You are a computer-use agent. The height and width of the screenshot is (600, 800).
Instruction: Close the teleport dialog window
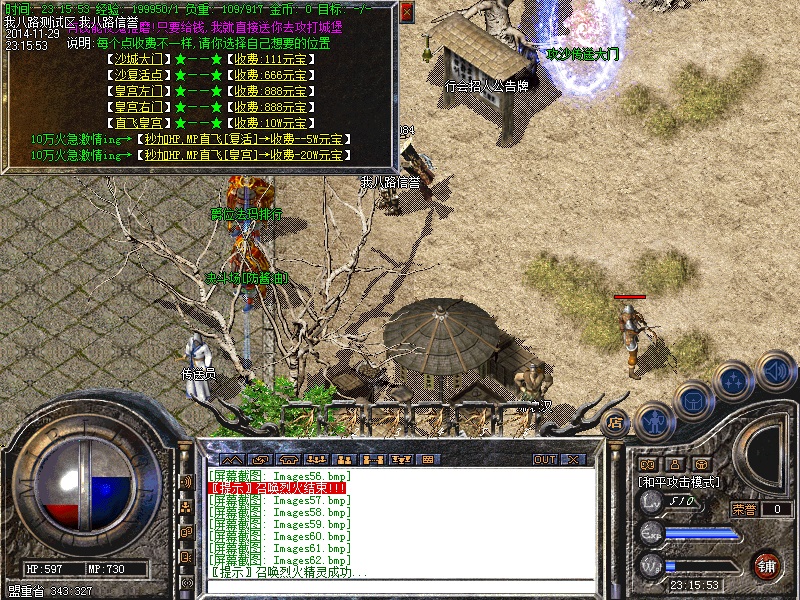(x=406, y=13)
